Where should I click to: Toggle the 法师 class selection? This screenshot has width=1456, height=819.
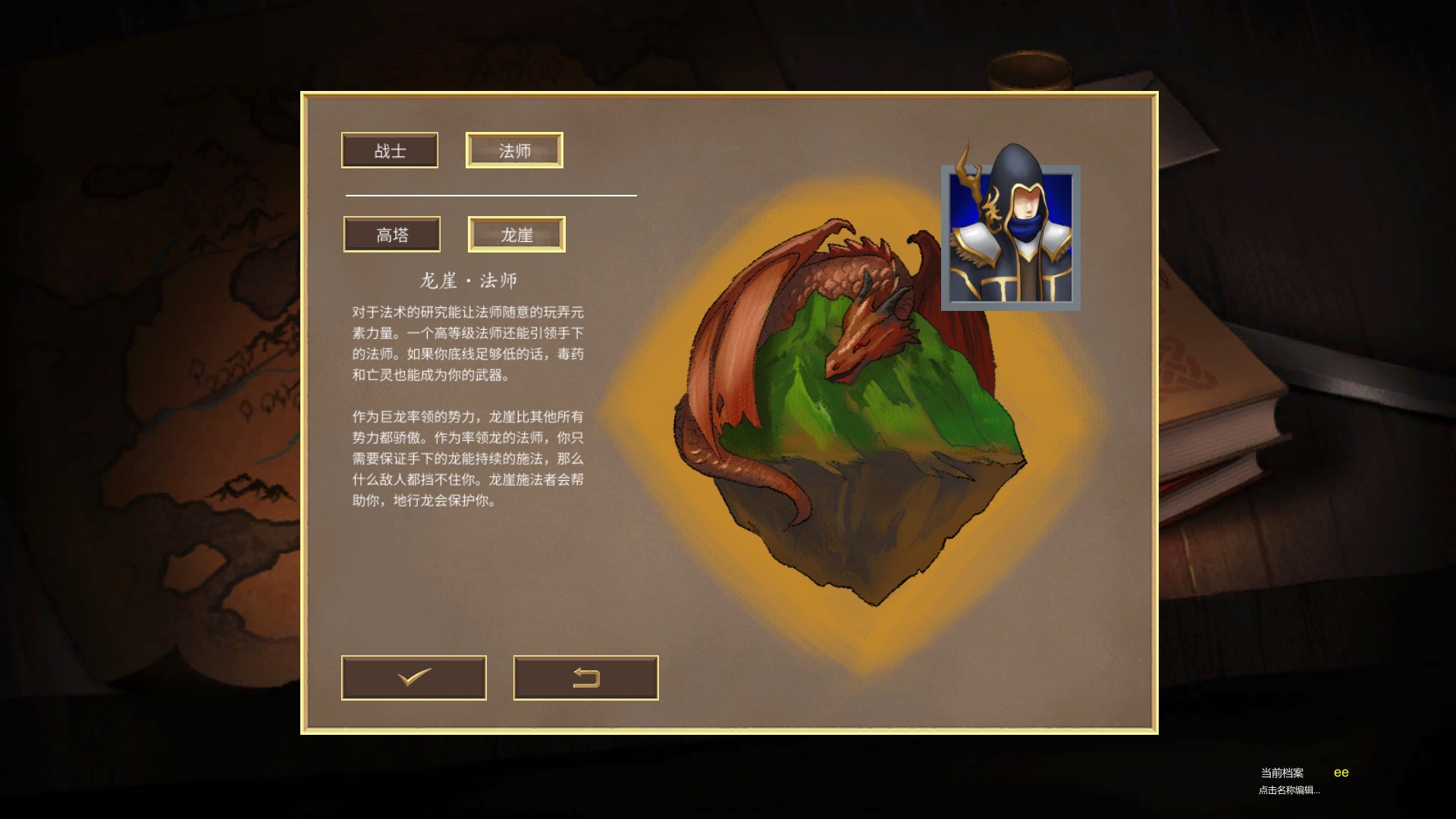click(x=514, y=149)
